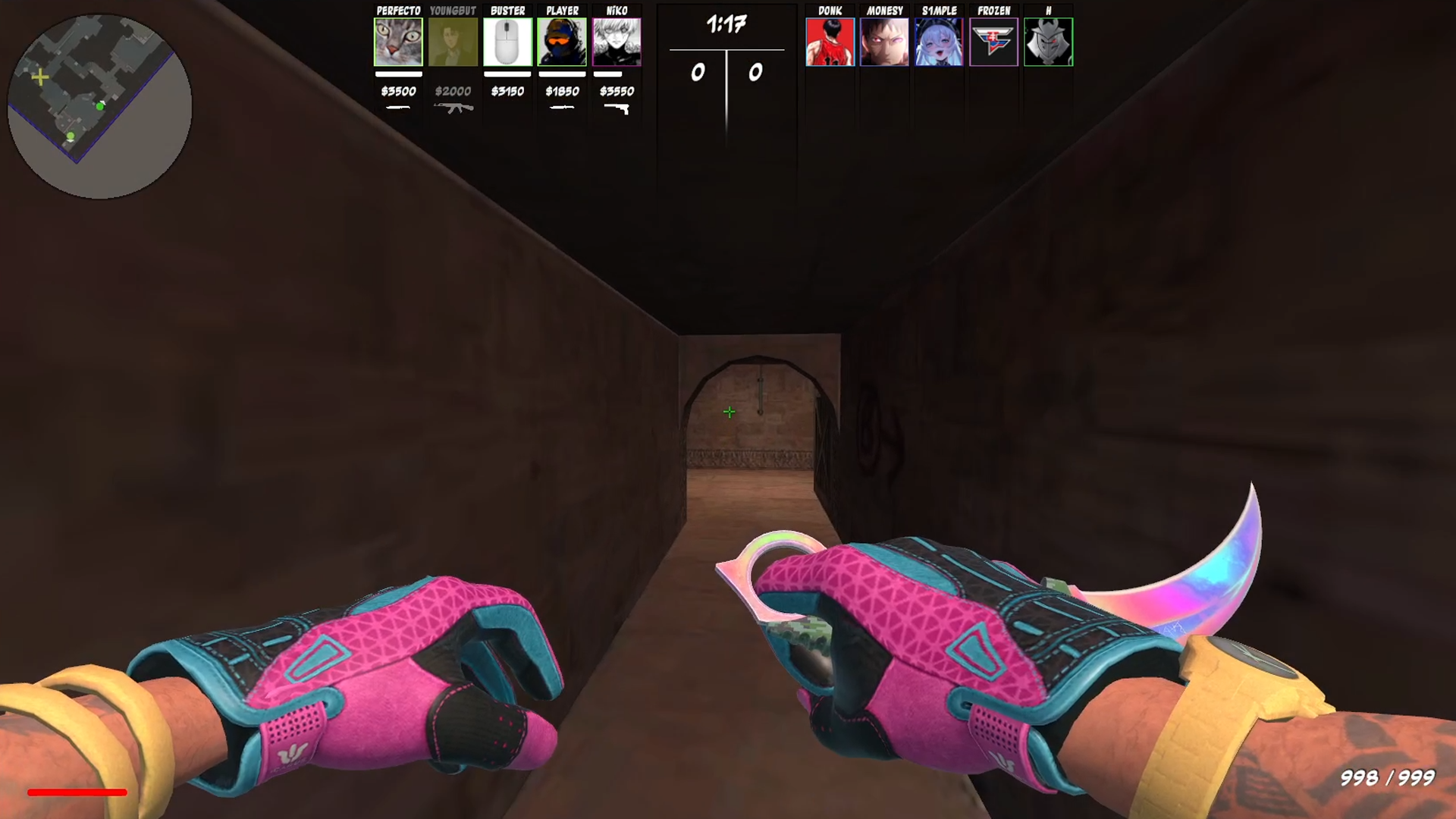Screen dimensions: 1456x819
Task: Click the green crosshair in screen center
Action: click(728, 412)
